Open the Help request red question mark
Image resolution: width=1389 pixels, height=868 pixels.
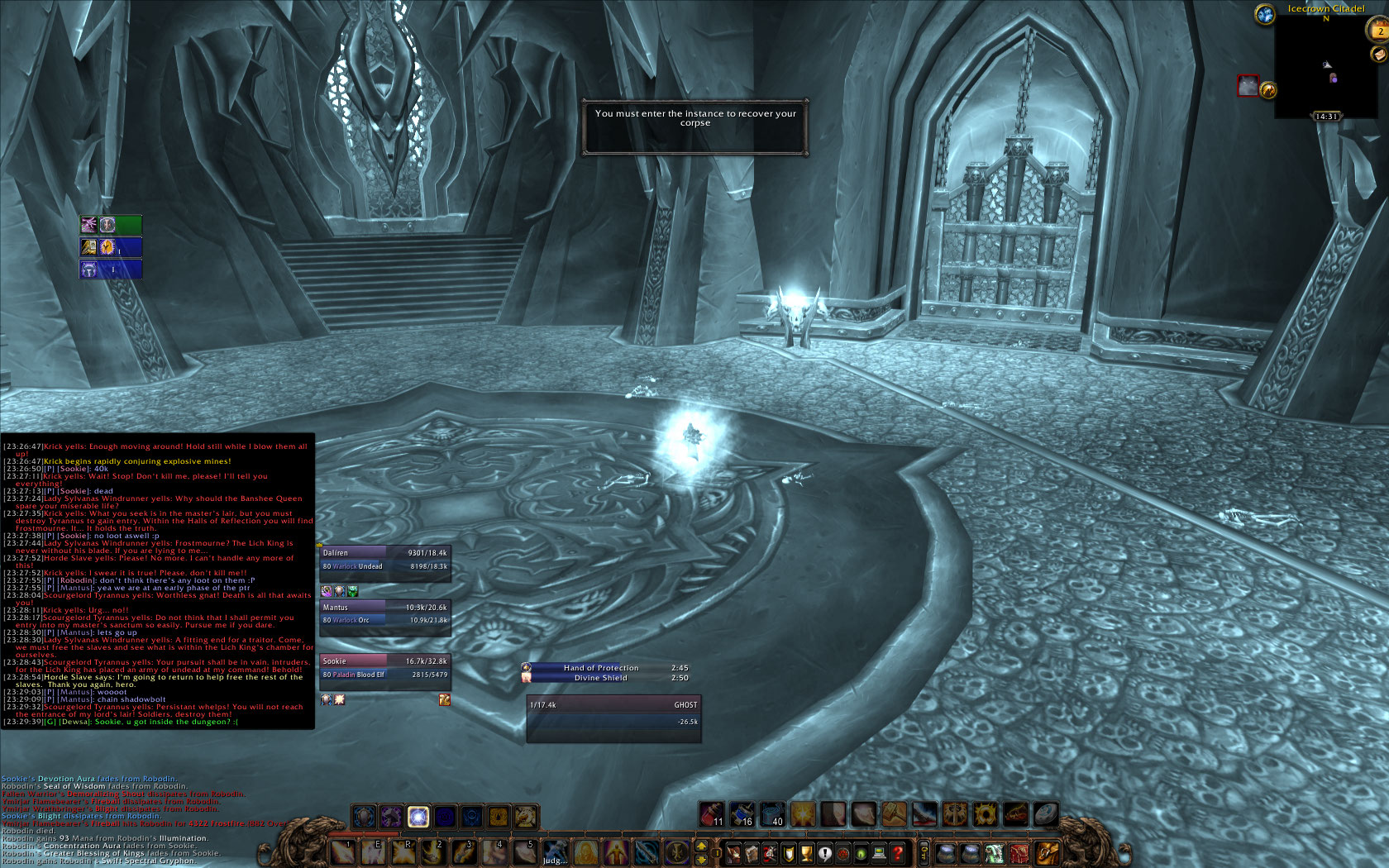tap(898, 852)
